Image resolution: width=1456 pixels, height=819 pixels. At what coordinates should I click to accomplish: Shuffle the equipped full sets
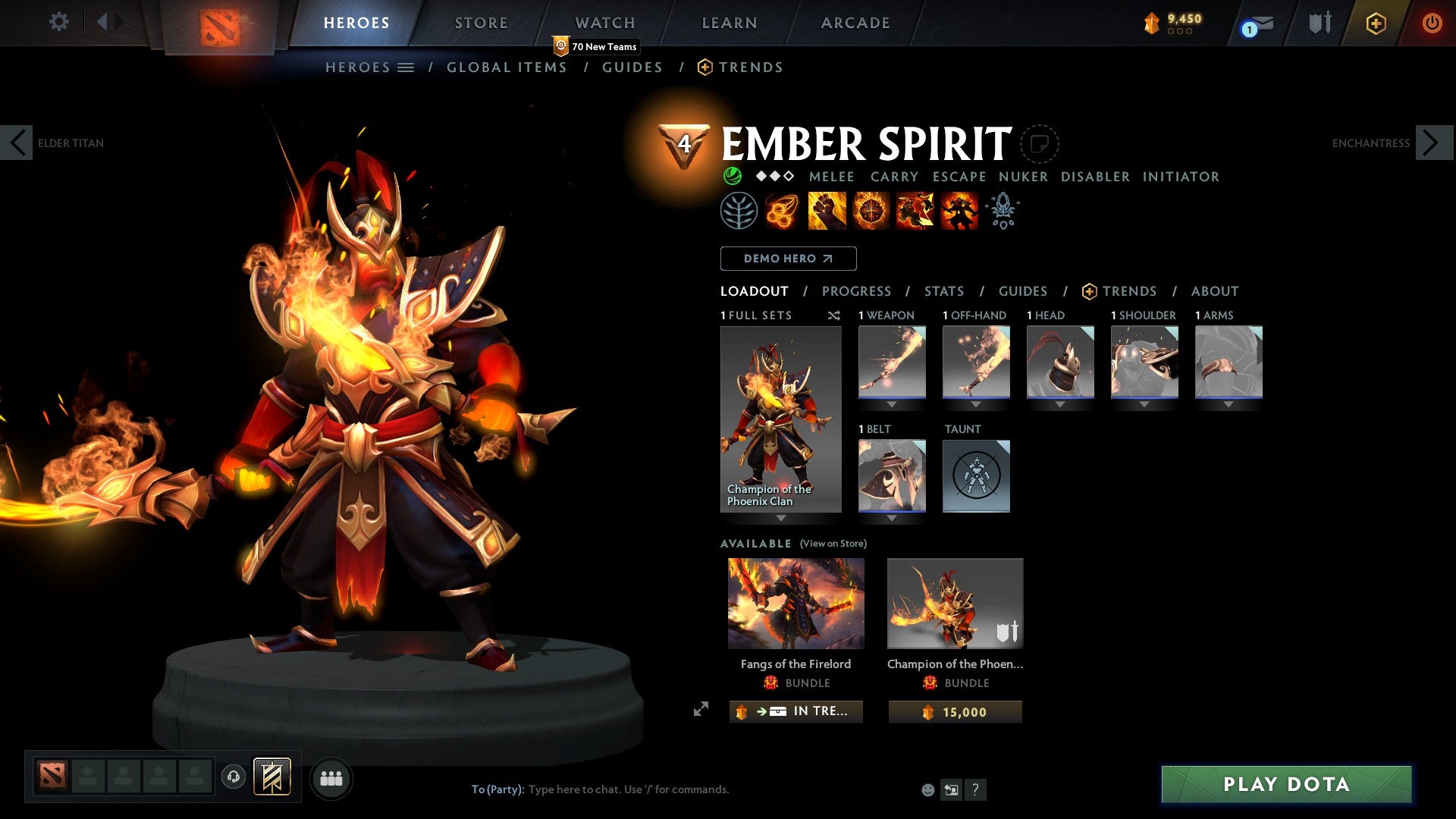833,315
